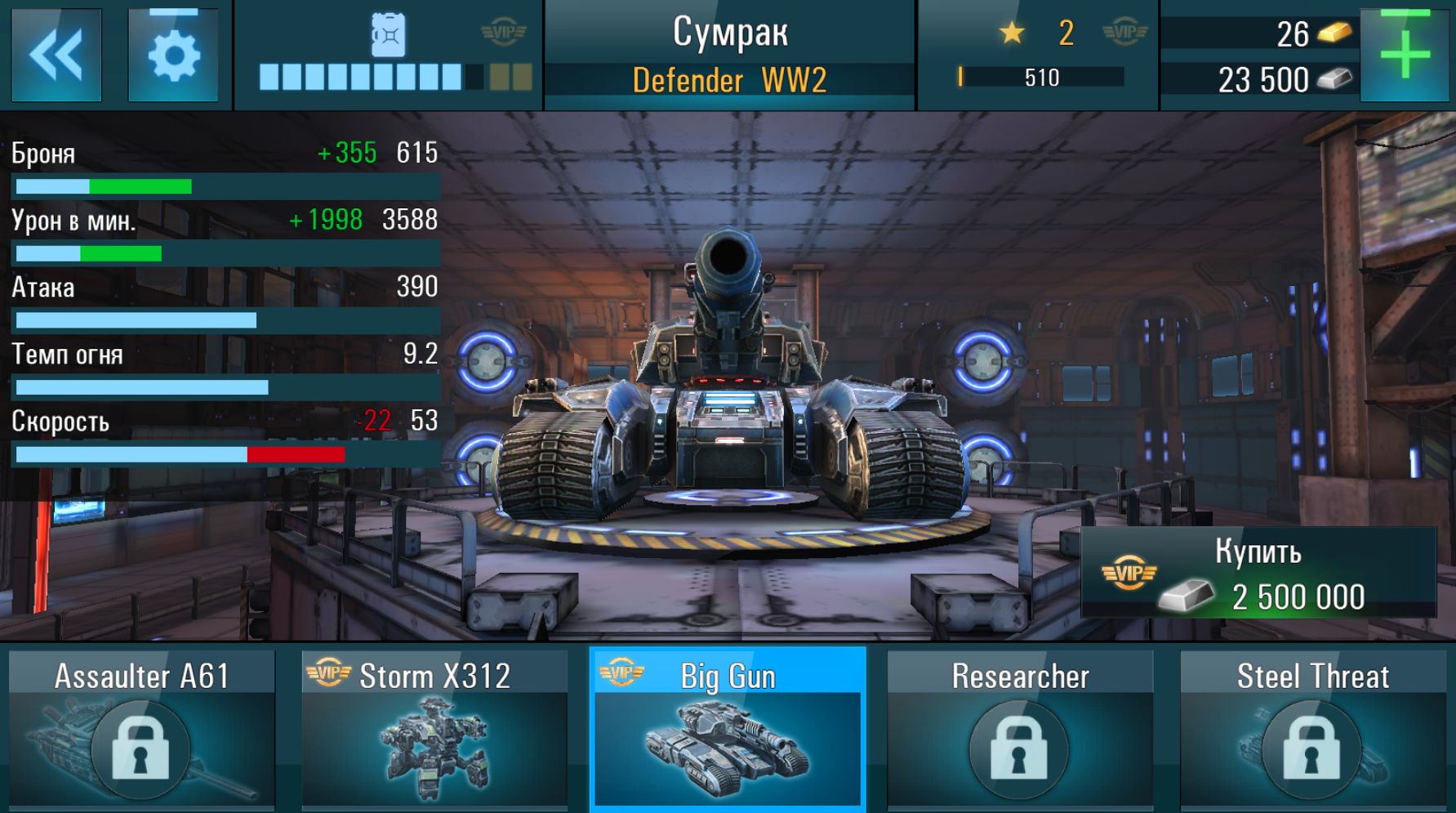Unlock the Researcher tank via padlock

tap(1019, 748)
